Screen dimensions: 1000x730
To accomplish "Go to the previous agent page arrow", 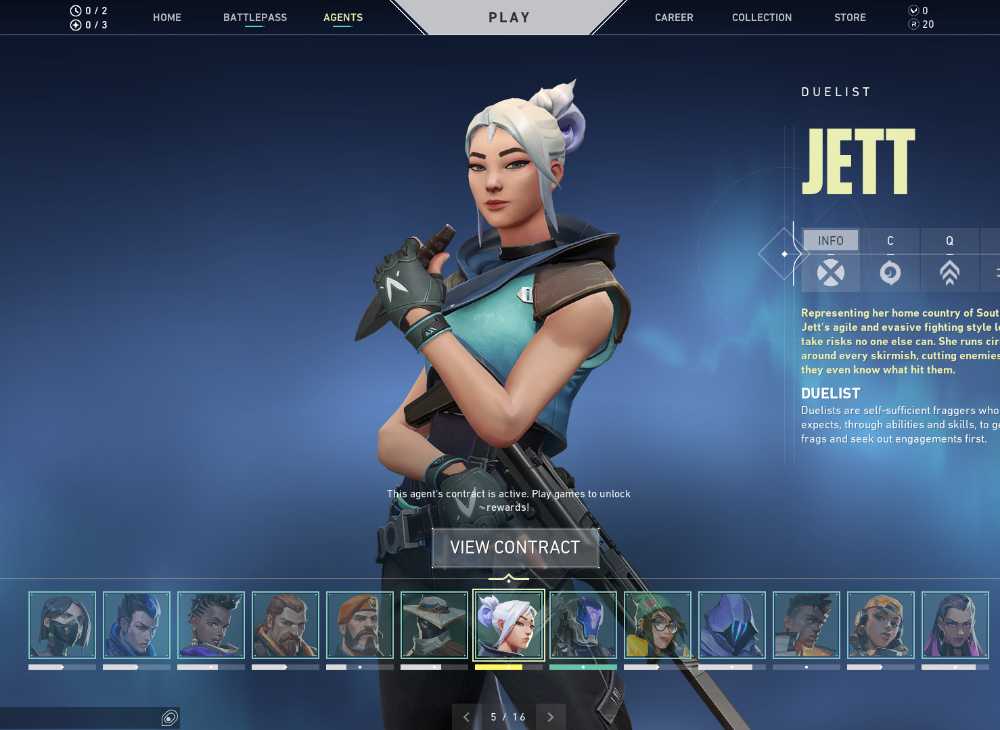I will [466, 717].
